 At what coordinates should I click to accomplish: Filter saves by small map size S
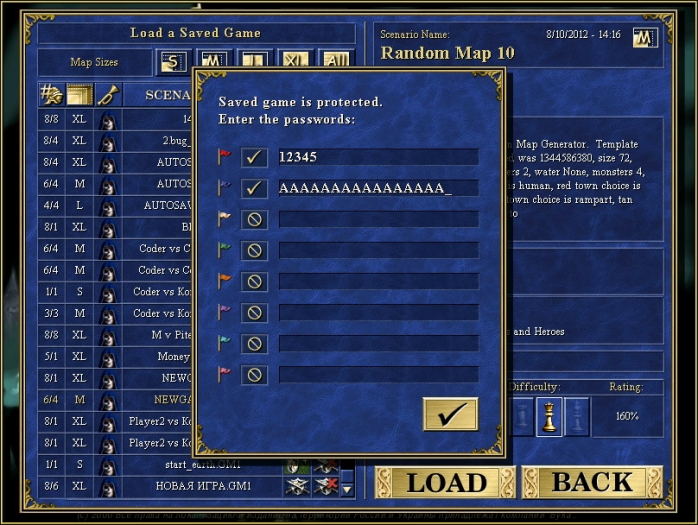point(173,62)
